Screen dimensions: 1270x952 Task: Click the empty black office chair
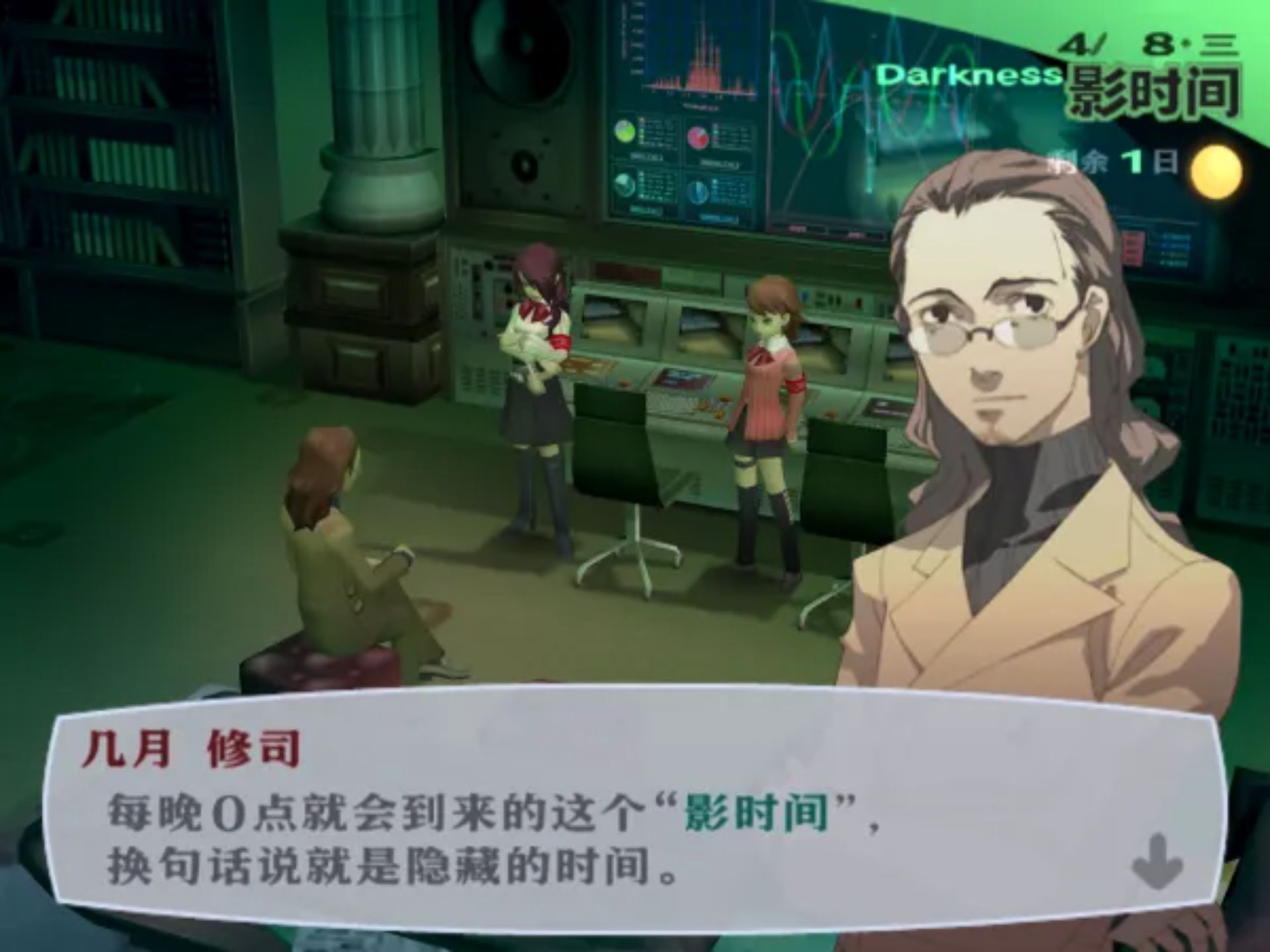point(615,463)
